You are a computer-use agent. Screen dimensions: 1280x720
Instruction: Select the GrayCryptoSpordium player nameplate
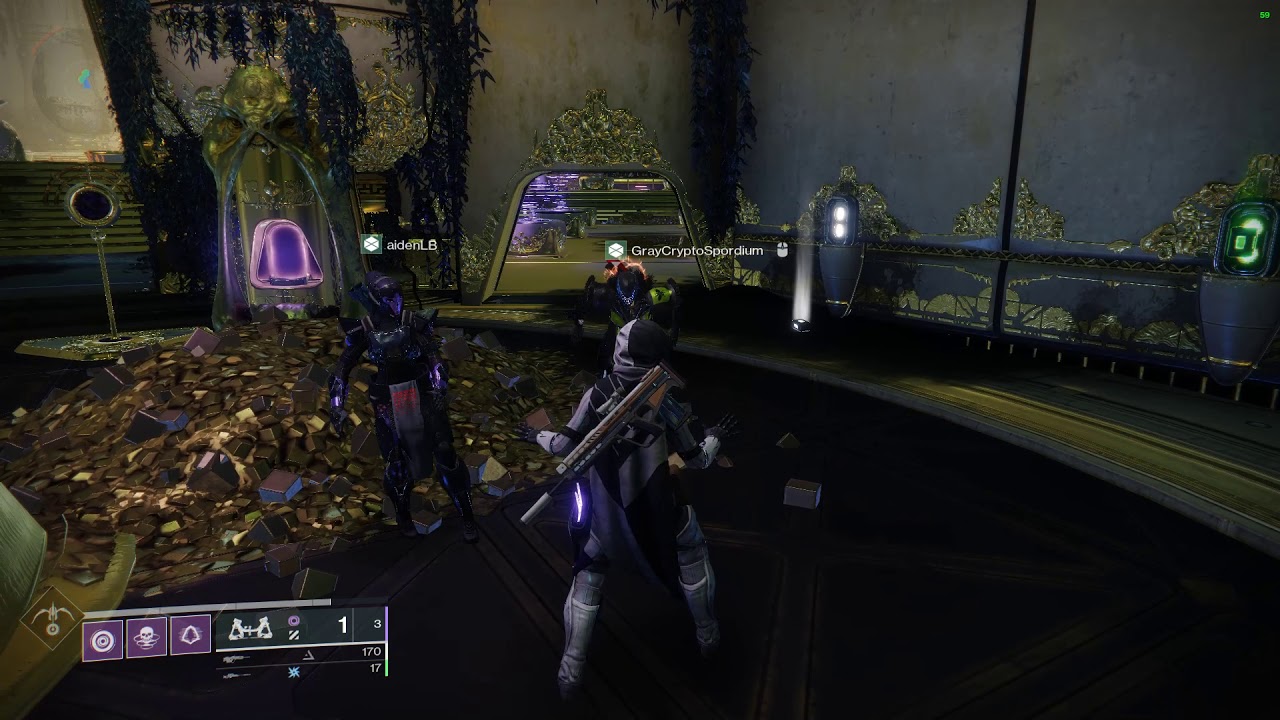click(x=686, y=250)
